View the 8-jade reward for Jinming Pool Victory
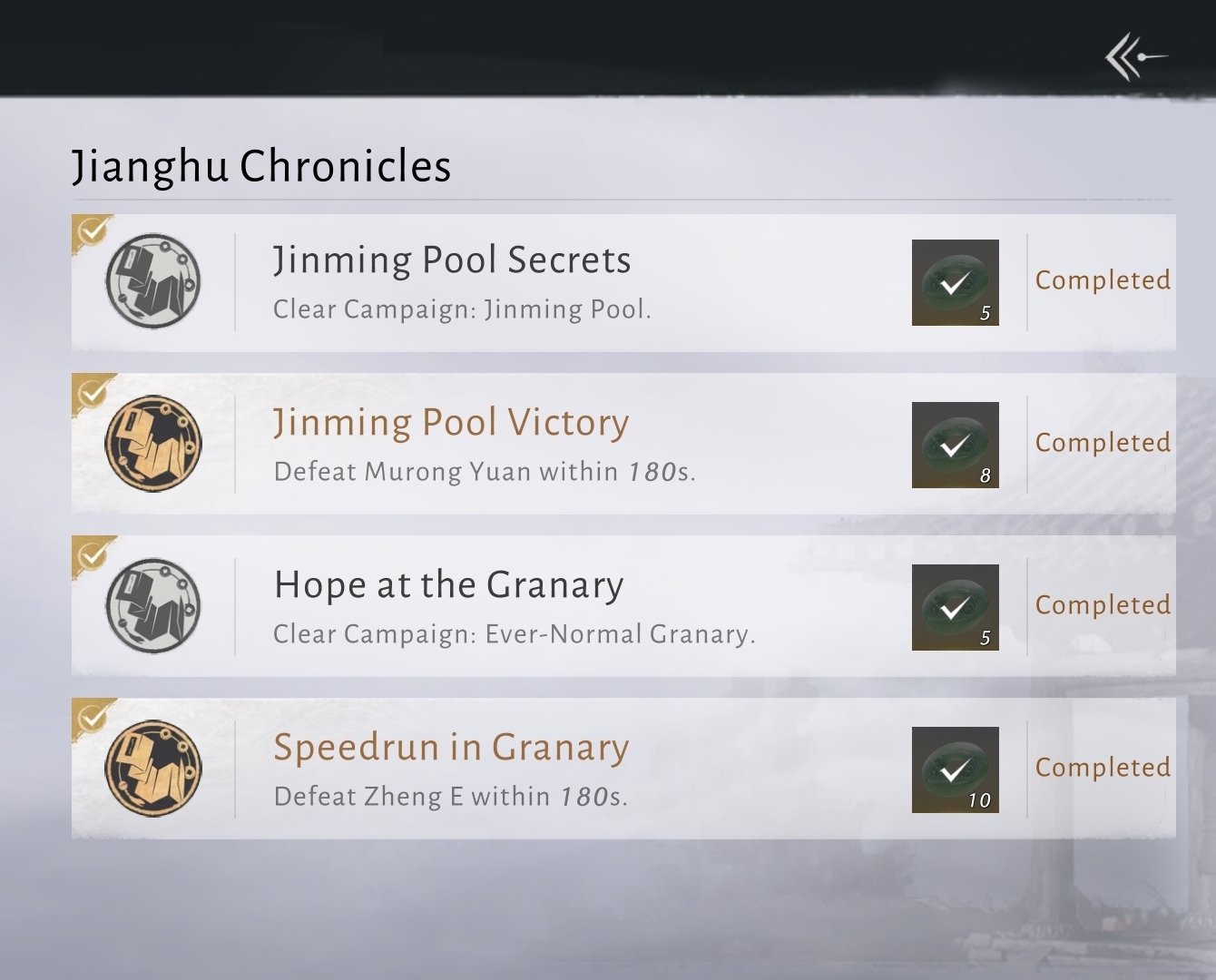Screen dimensions: 1216x980 click(x=955, y=445)
